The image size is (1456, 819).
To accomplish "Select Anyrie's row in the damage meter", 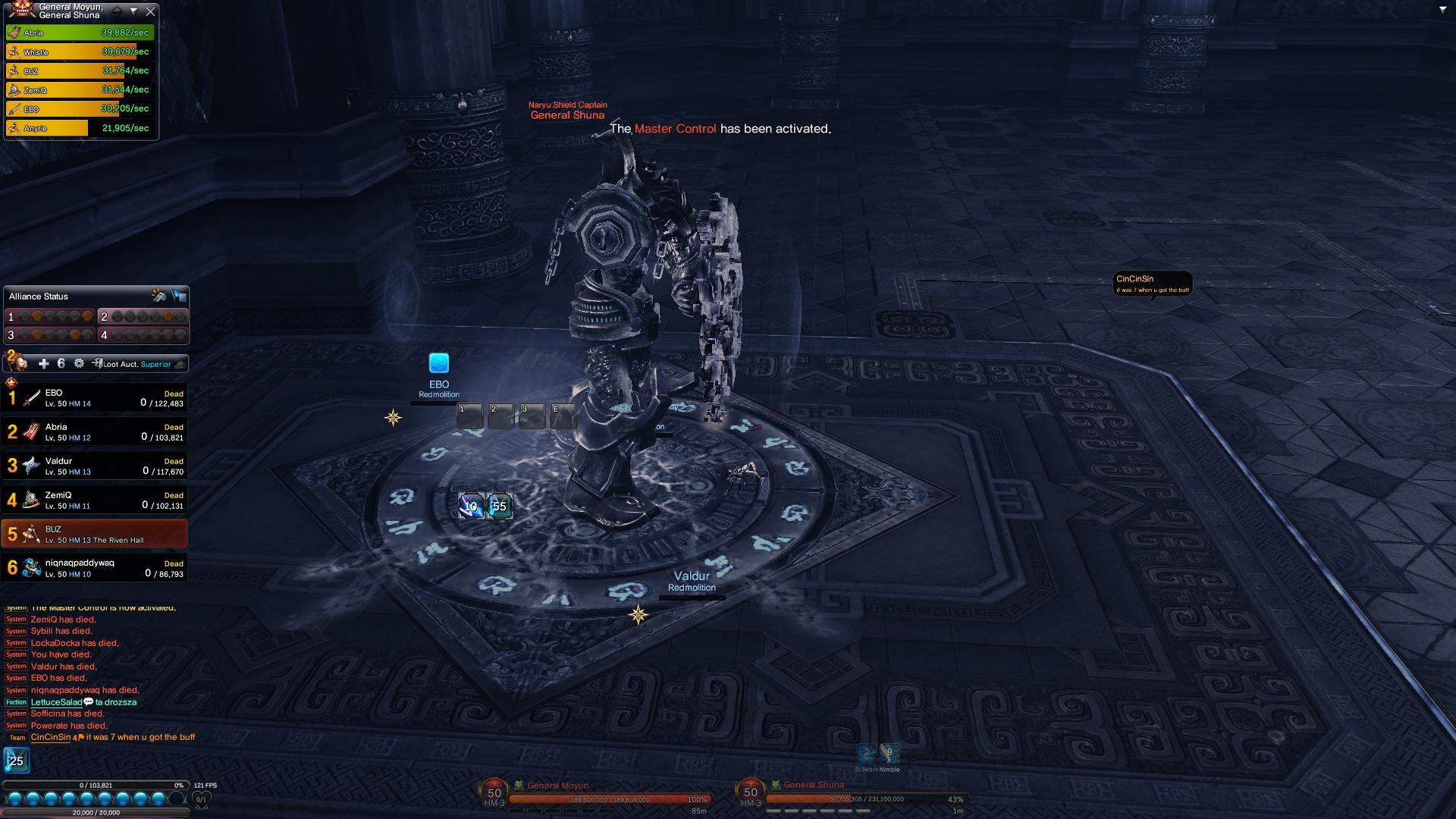I will 80,128.
